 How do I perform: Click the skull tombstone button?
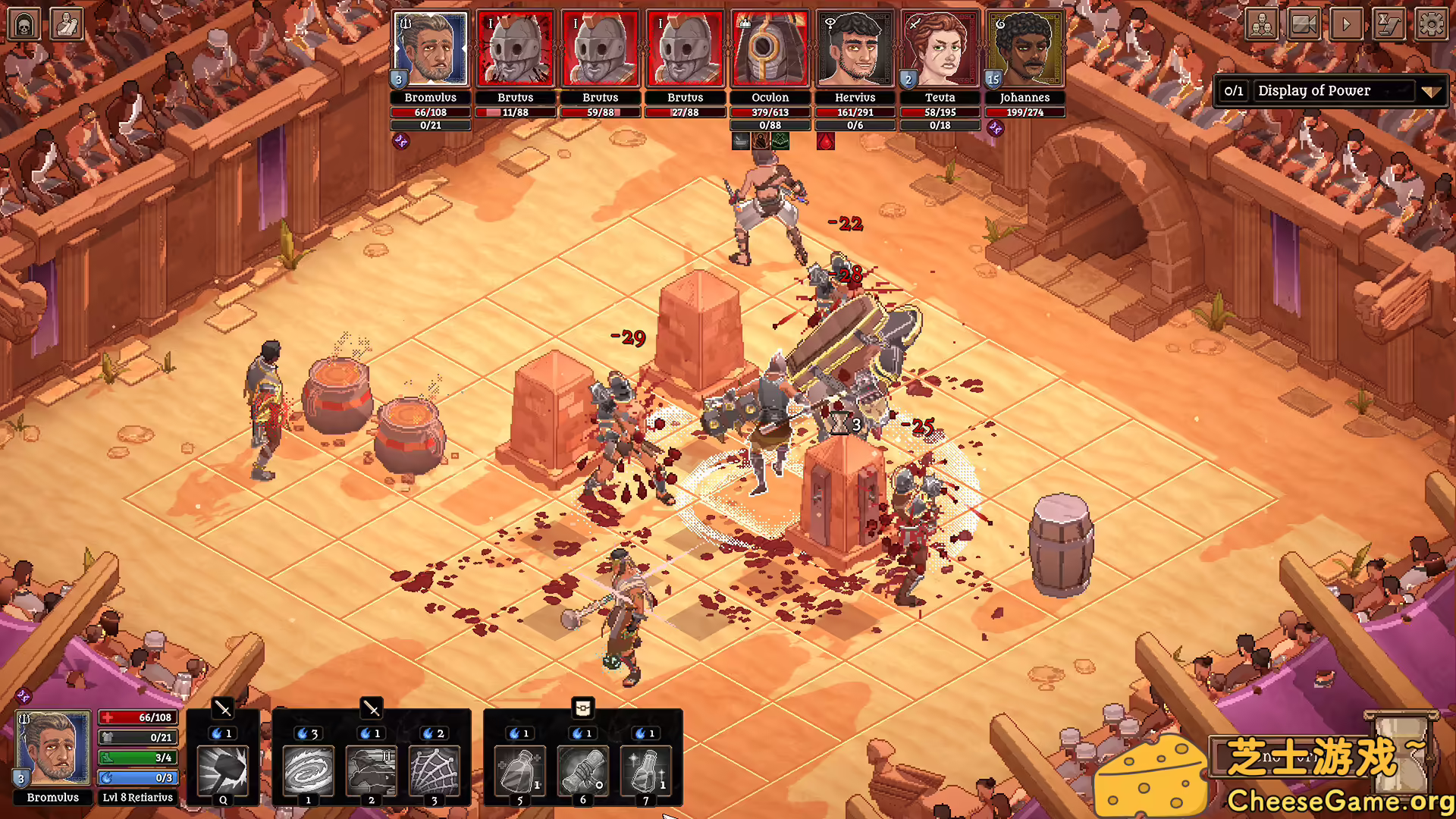(x=24, y=25)
